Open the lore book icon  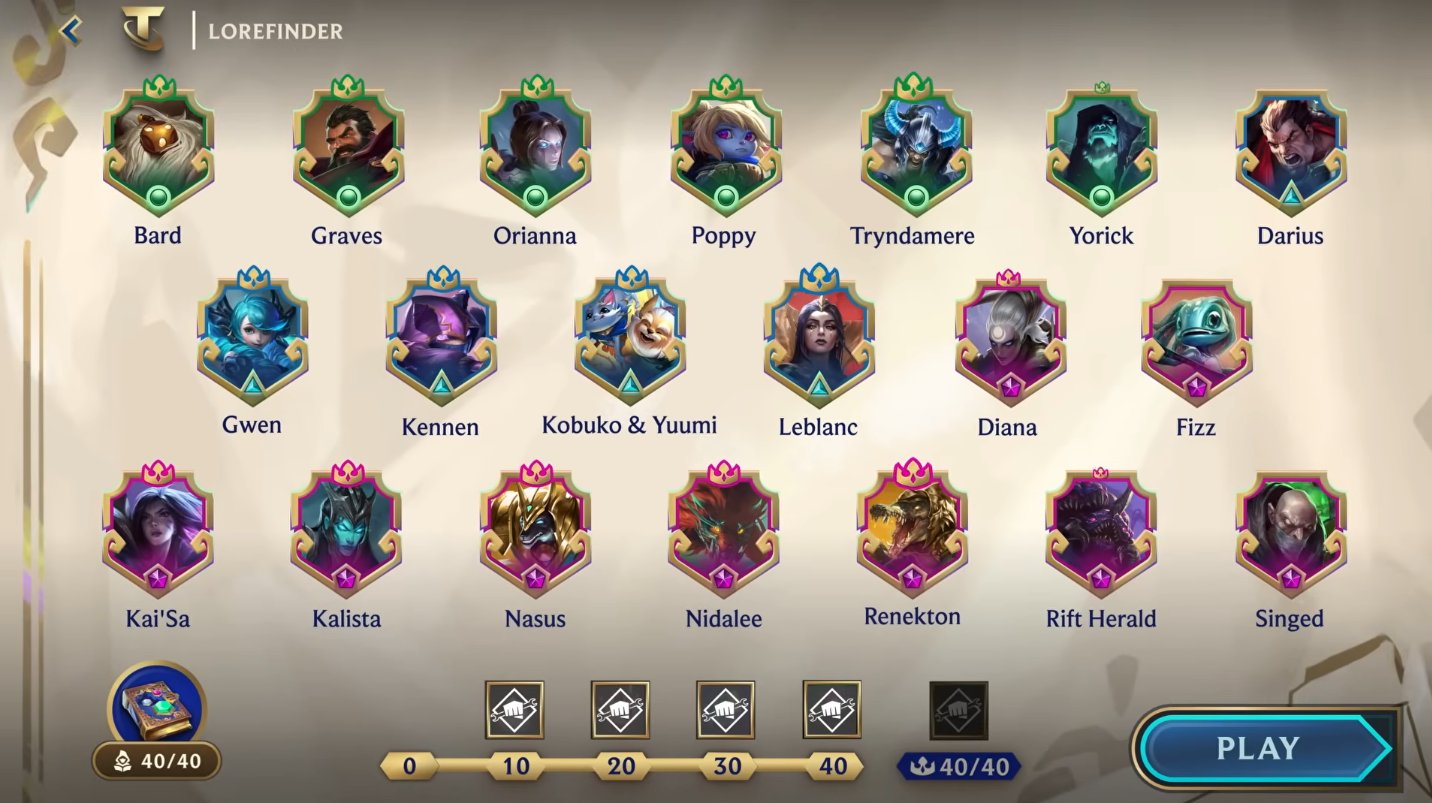tap(156, 704)
